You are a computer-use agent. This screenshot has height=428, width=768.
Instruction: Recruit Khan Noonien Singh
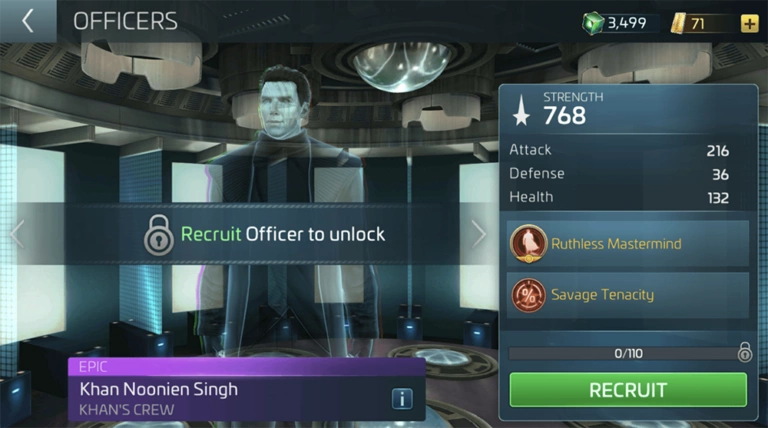628,389
